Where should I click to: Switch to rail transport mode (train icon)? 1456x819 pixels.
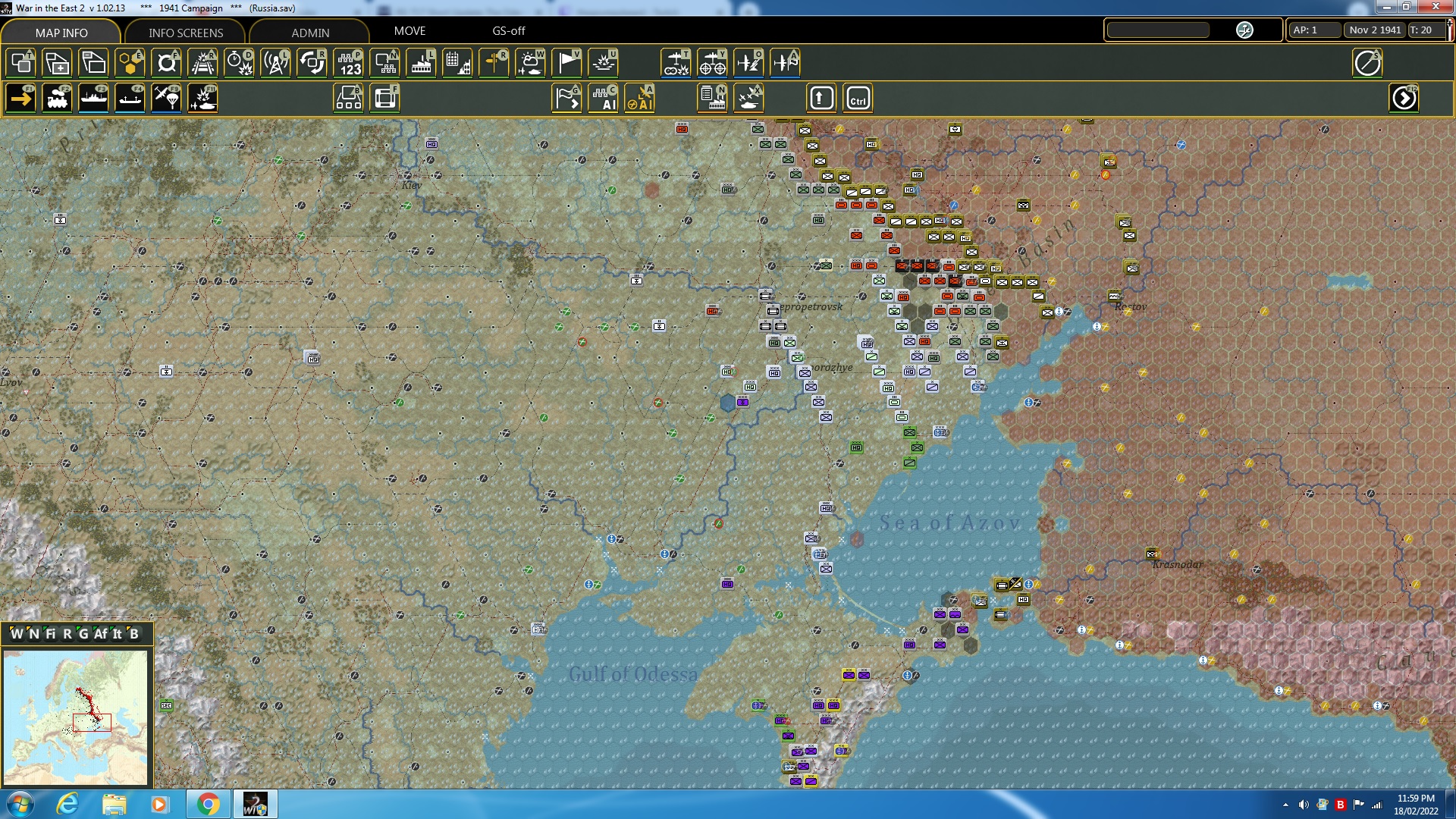point(58,98)
